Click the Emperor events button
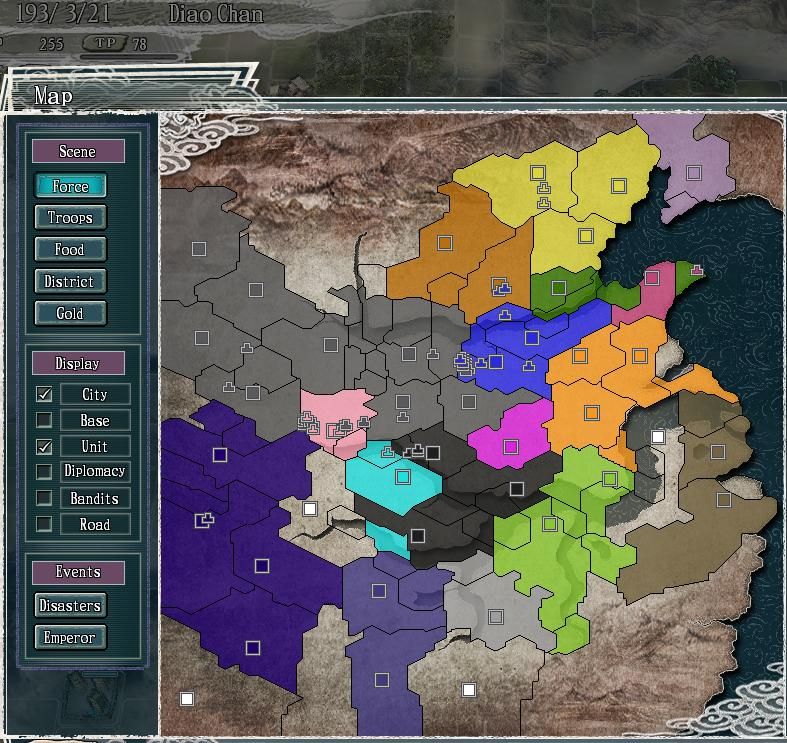 point(70,638)
